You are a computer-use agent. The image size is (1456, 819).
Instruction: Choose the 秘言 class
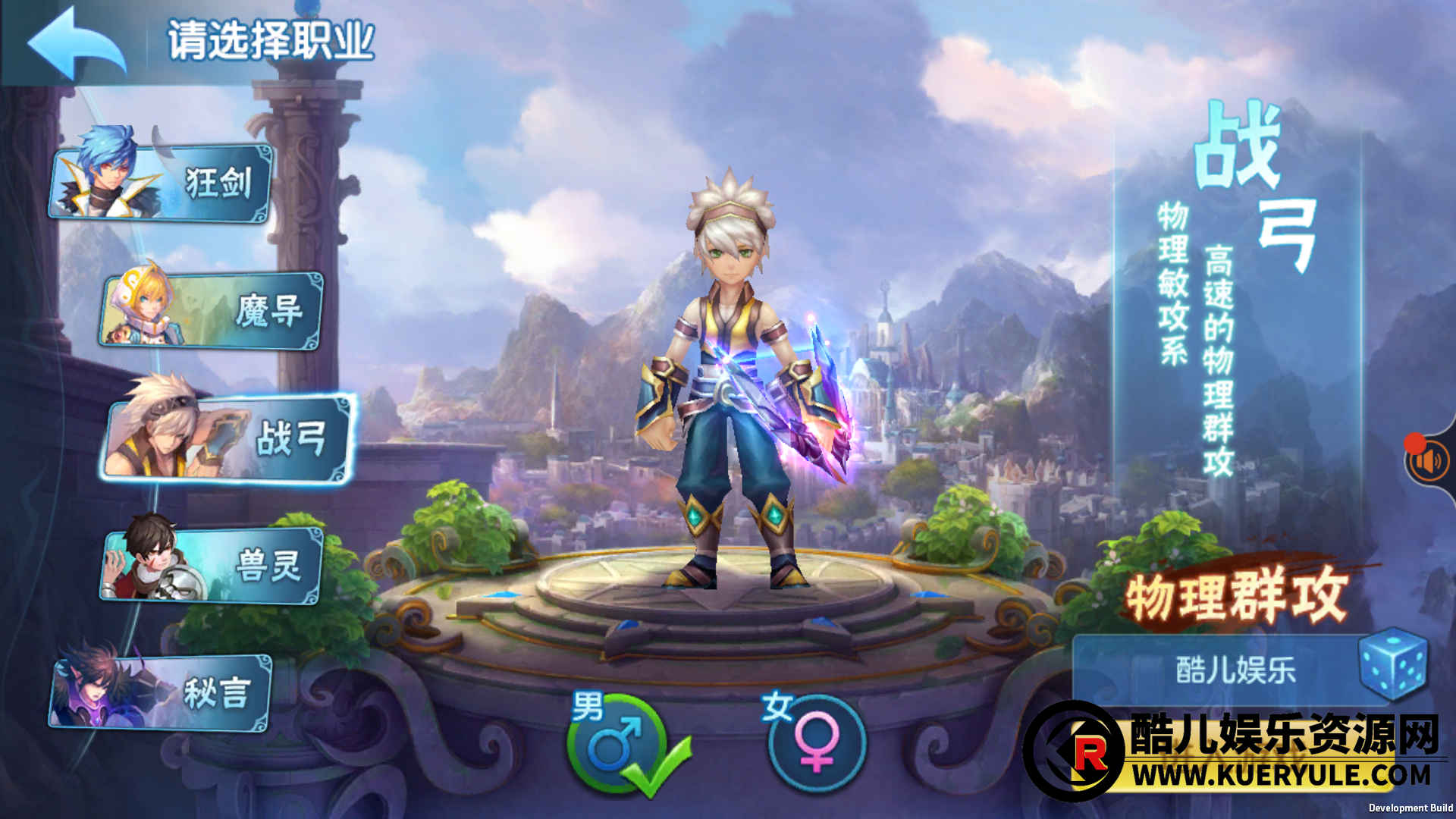(161, 693)
